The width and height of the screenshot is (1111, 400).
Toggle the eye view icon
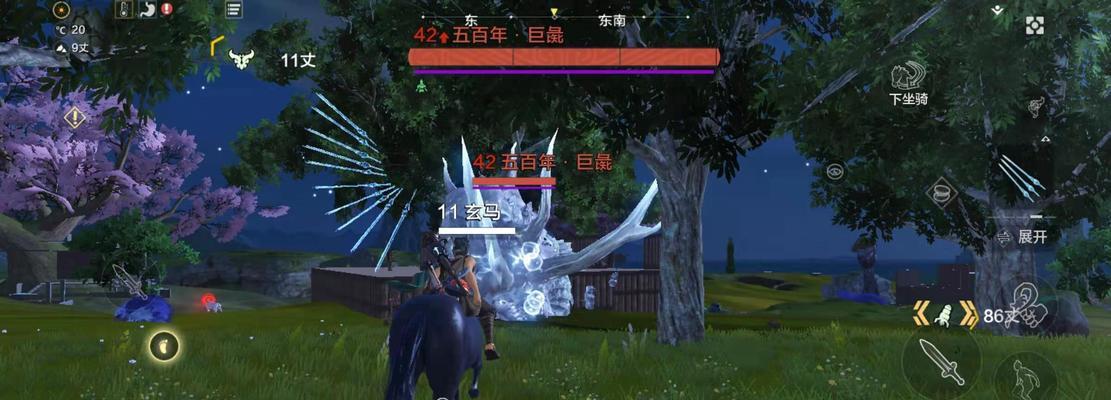click(835, 171)
